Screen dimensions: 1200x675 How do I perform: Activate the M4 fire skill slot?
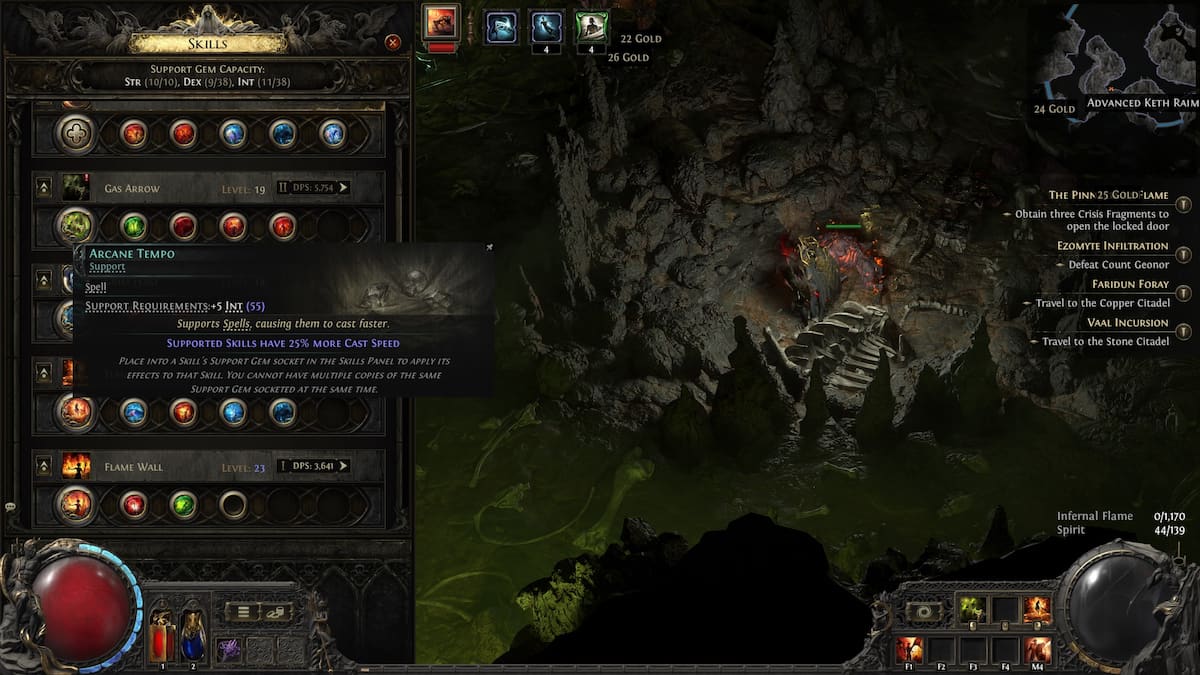[1038, 649]
